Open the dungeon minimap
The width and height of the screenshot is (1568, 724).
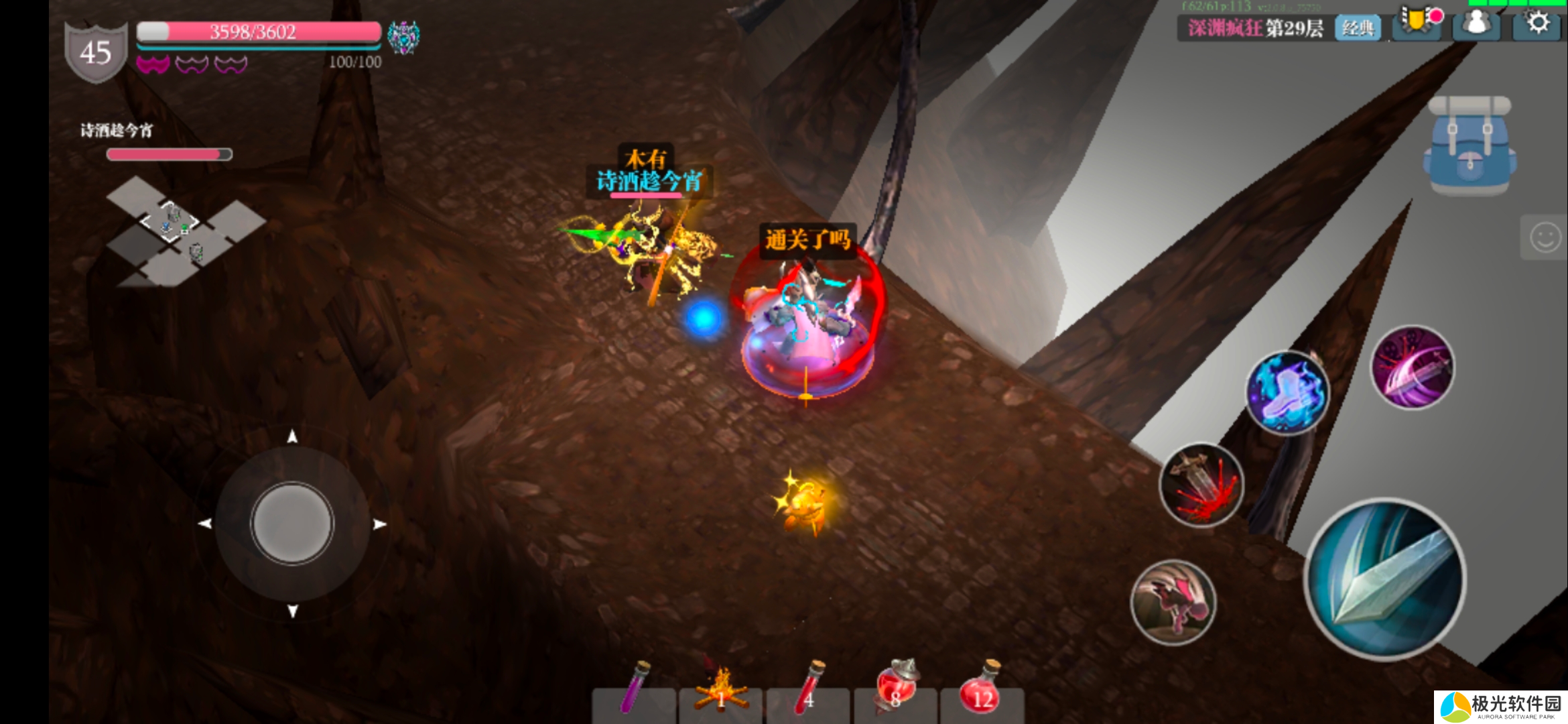coord(181,232)
